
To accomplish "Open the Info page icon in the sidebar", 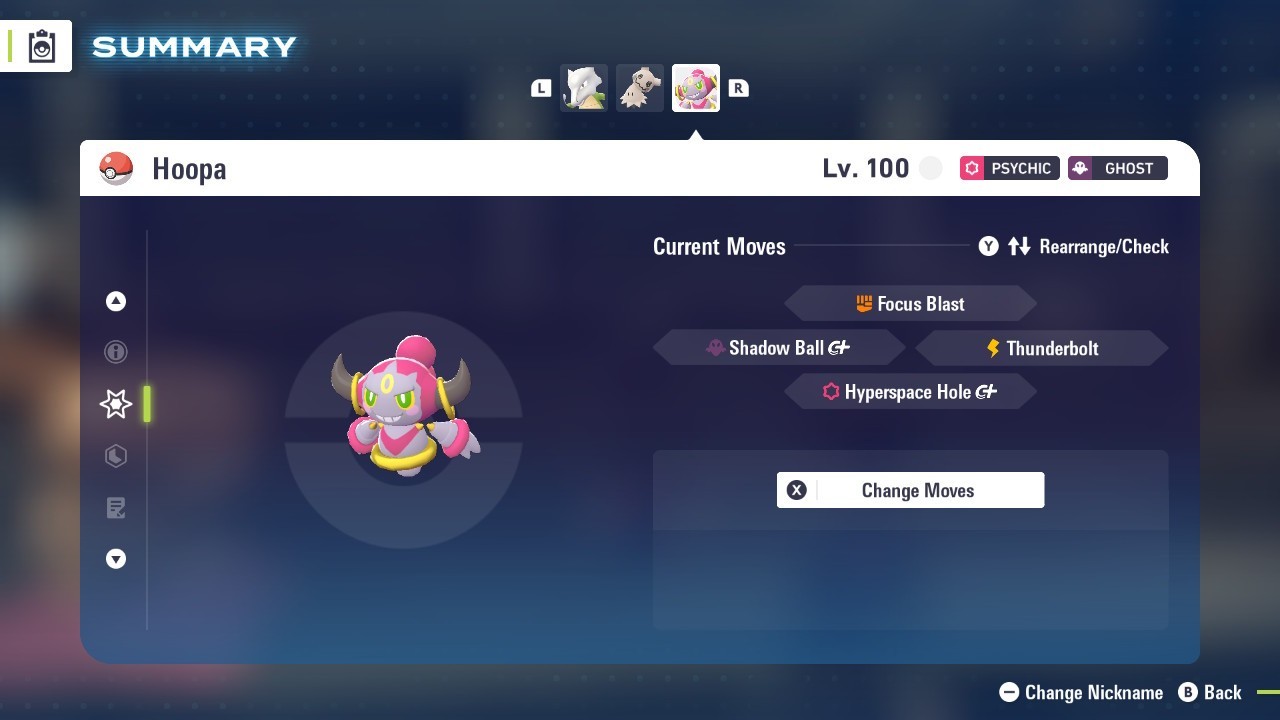I will 115,352.
